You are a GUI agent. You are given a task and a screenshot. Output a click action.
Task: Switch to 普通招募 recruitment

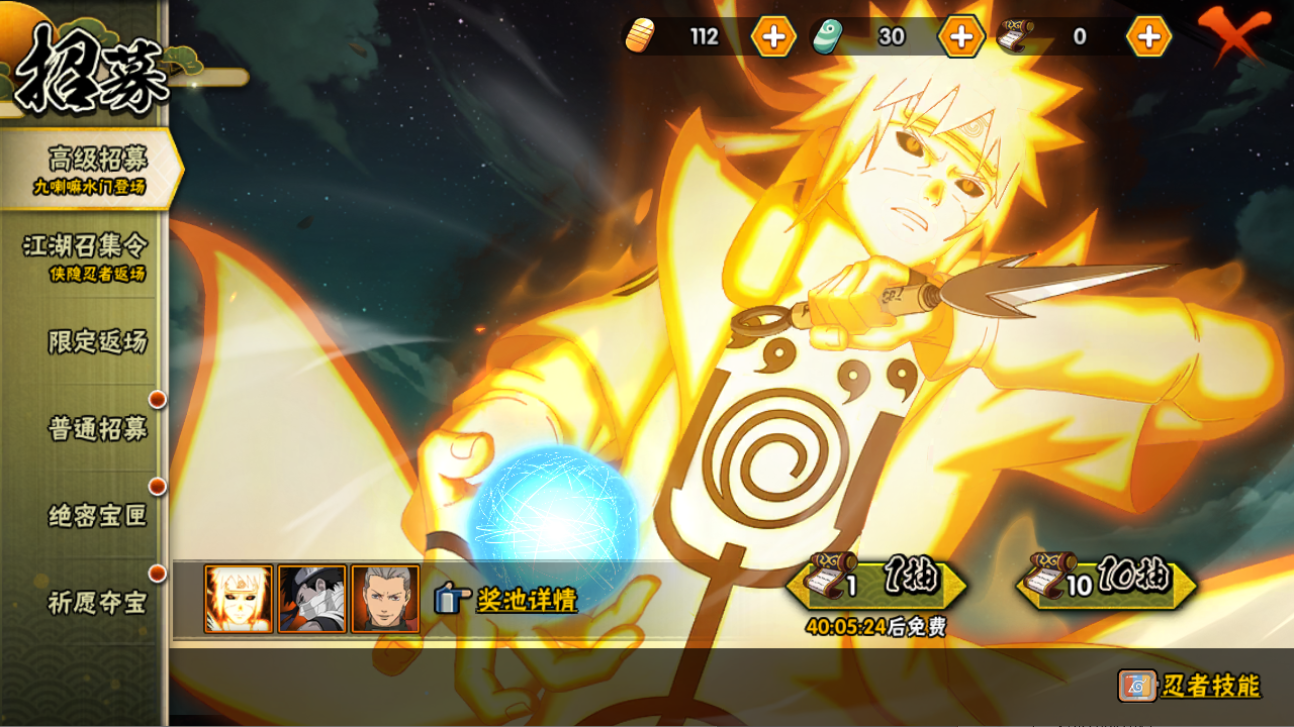[96, 429]
